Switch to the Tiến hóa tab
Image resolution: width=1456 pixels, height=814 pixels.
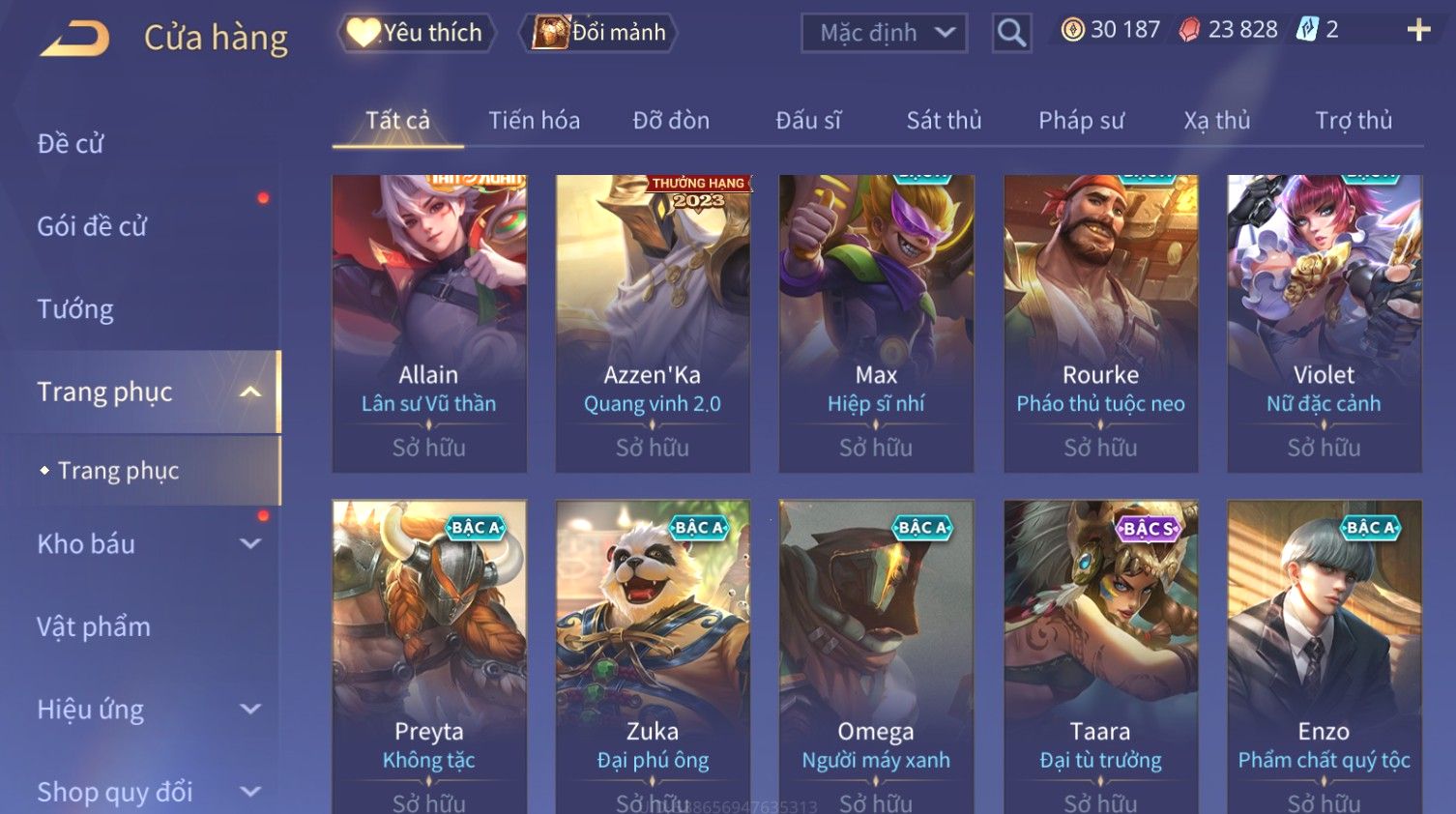[x=534, y=121]
